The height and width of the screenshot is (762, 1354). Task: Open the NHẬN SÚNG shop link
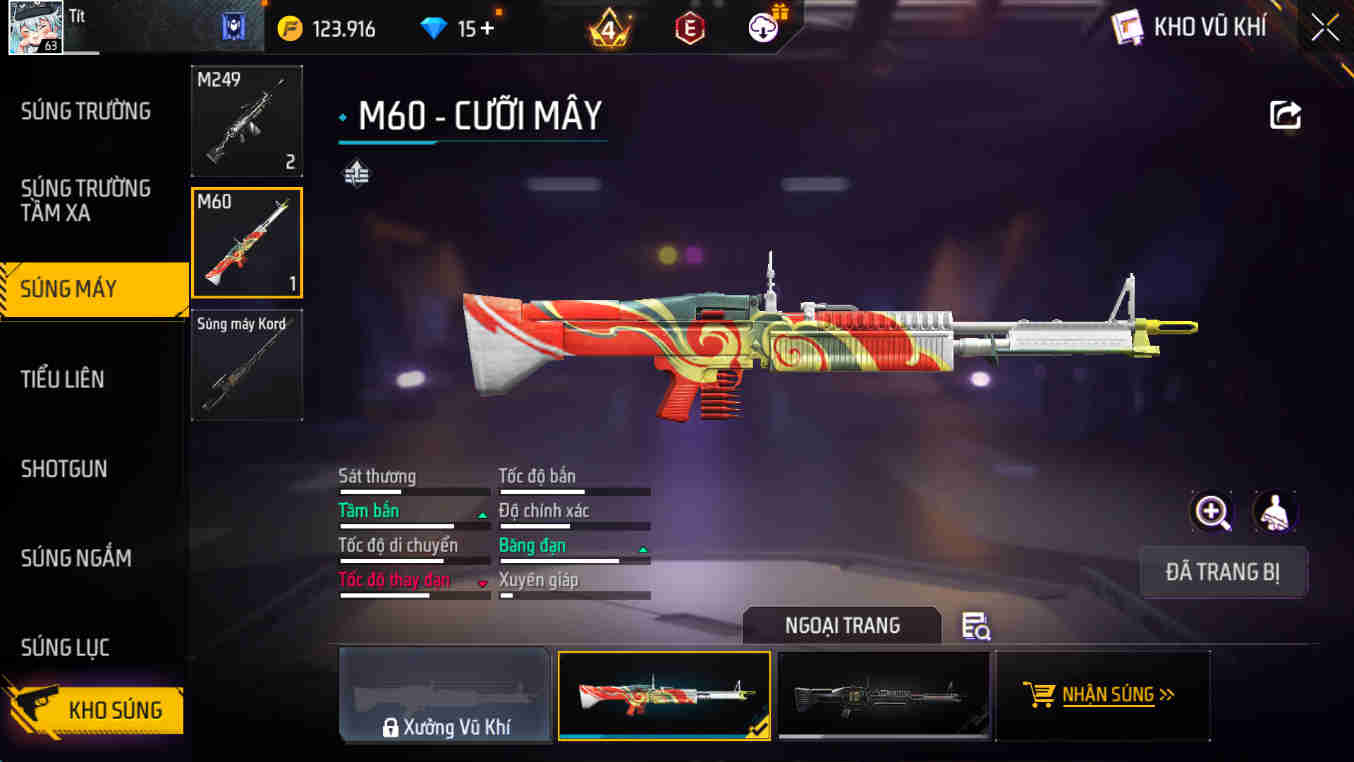[1103, 695]
